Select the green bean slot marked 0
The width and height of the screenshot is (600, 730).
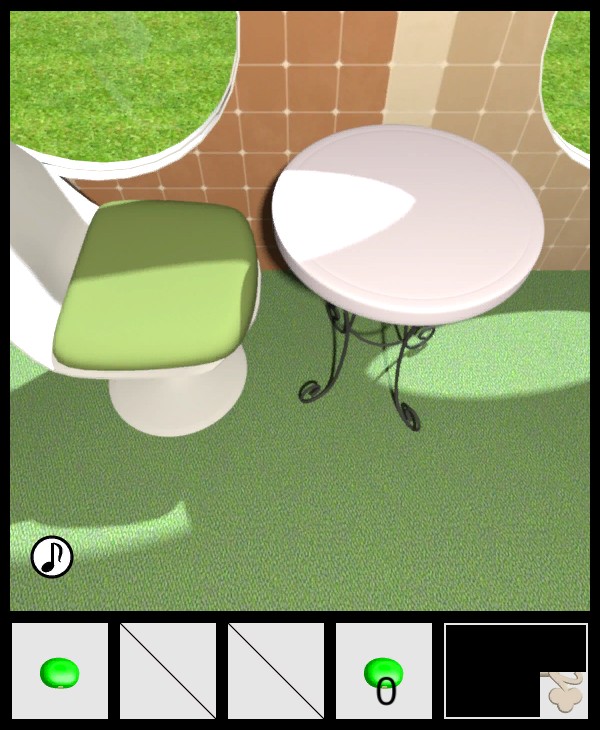(384, 671)
